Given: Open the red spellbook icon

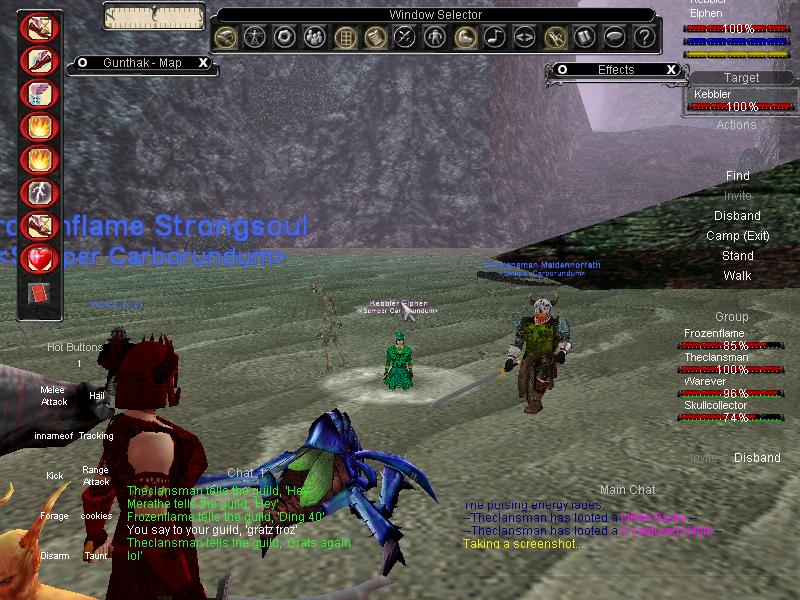Looking at the screenshot, I should tap(39, 294).
